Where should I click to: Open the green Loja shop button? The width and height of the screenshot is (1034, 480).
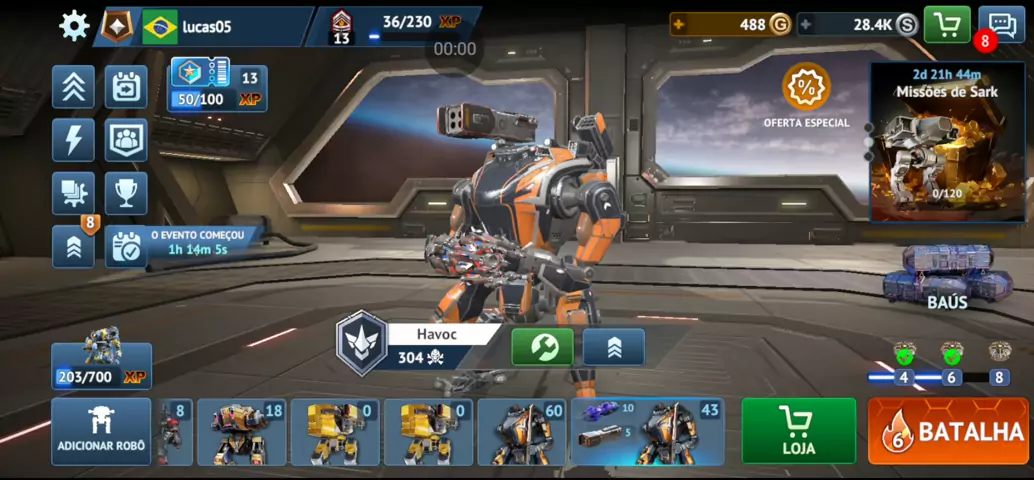pyautogui.click(x=798, y=432)
